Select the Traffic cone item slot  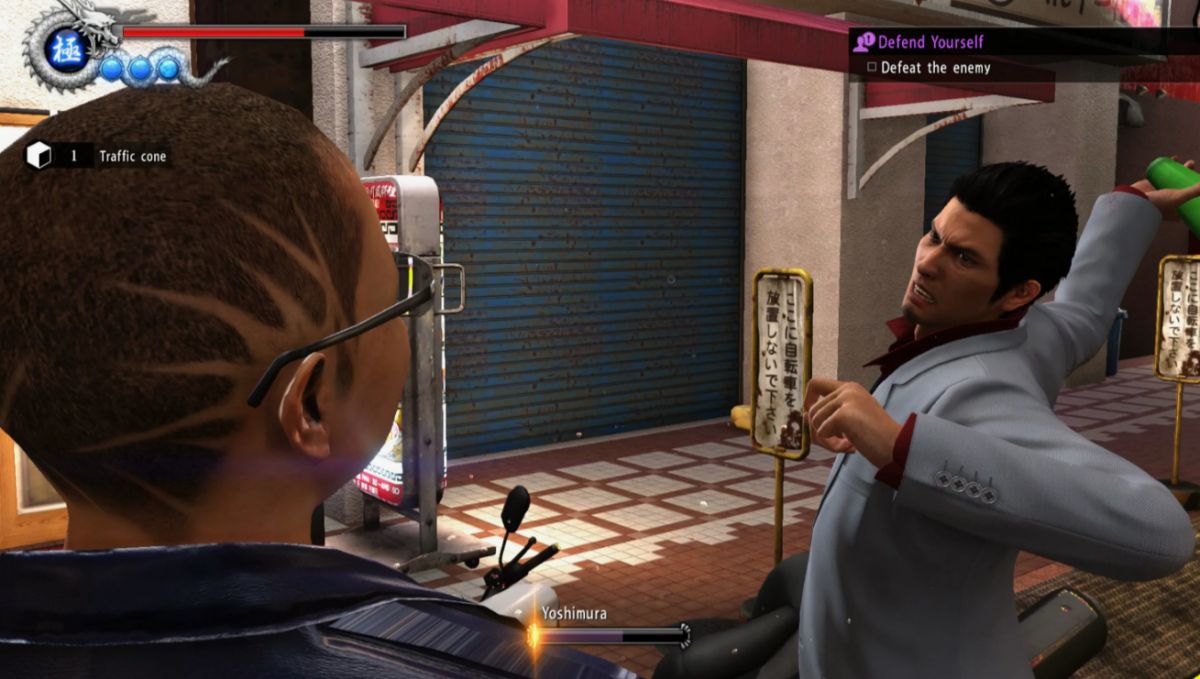[x=97, y=156]
